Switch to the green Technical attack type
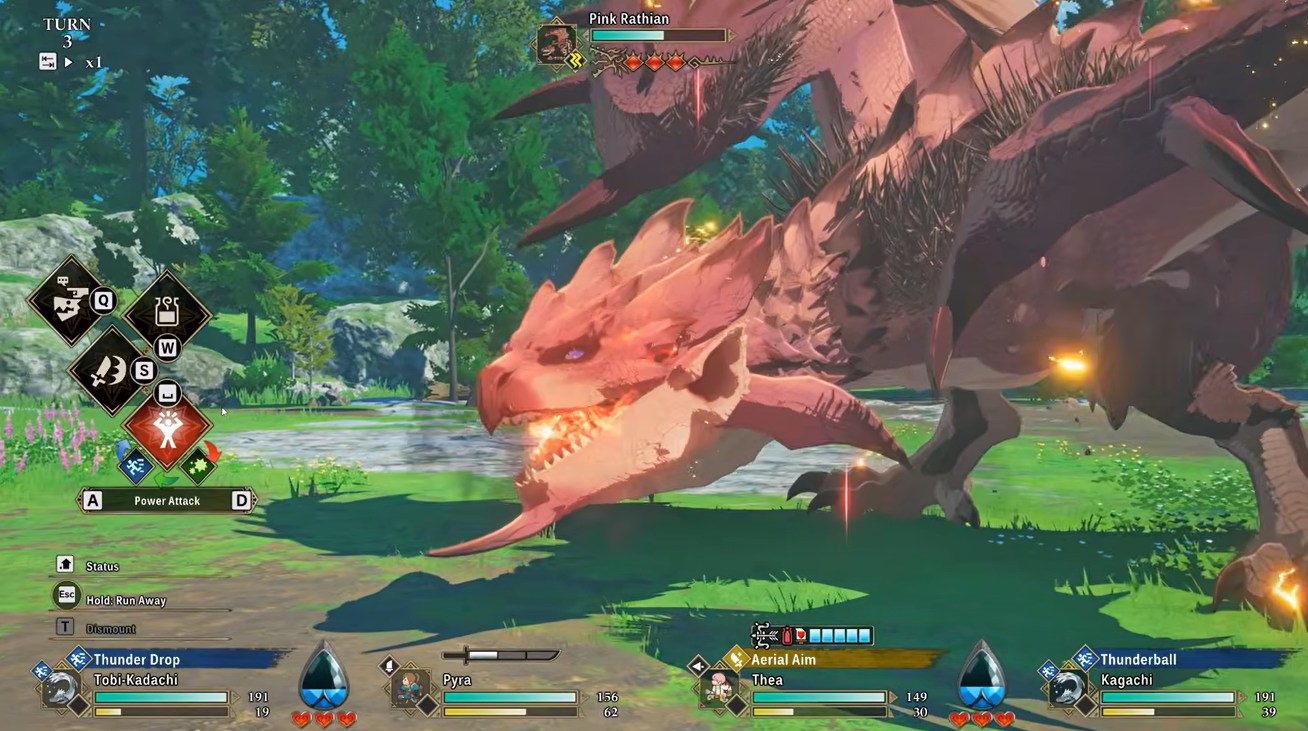 (200, 466)
